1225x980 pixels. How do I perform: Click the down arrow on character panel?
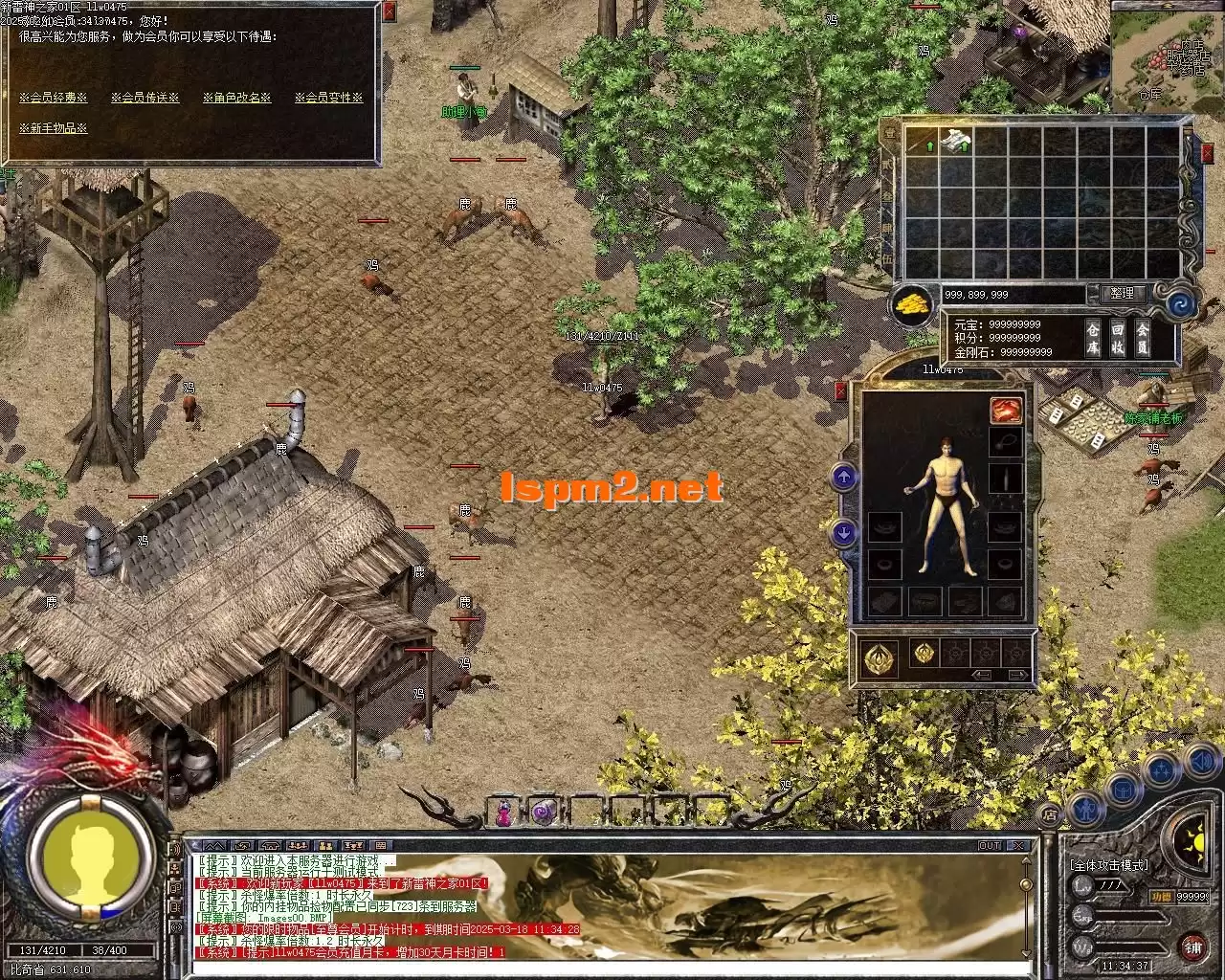click(x=843, y=532)
